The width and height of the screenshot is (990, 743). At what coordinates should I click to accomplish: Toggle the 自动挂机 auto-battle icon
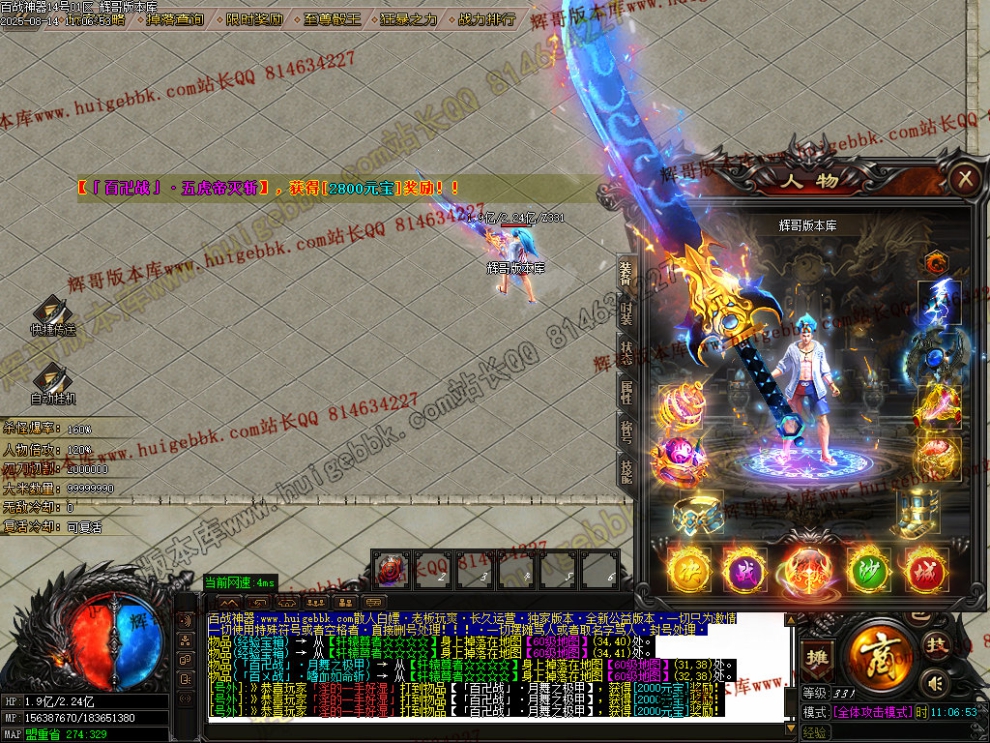click(52, 383)
